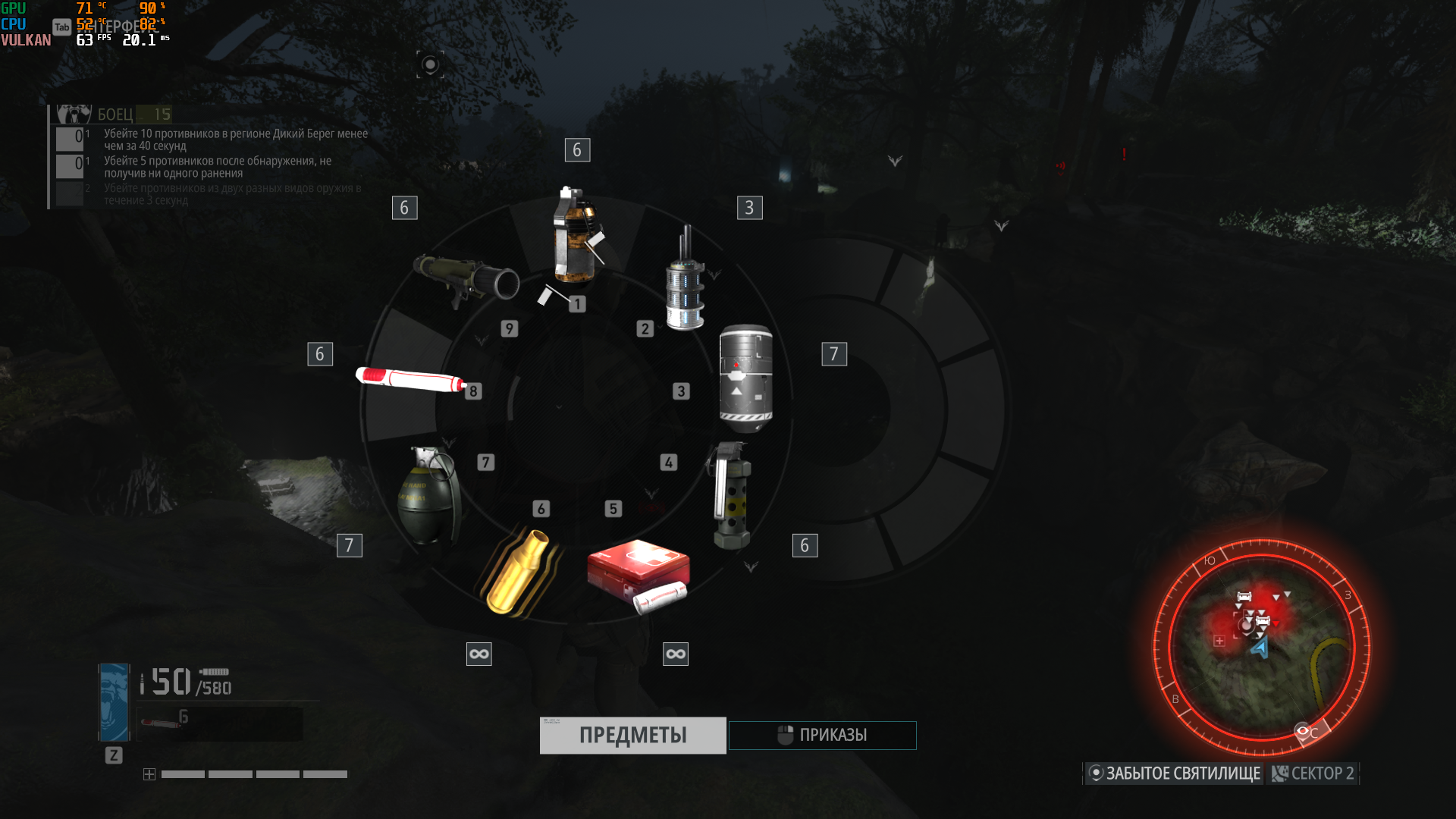Switch to the ПРЕДМЕТЫ tab

632,735
